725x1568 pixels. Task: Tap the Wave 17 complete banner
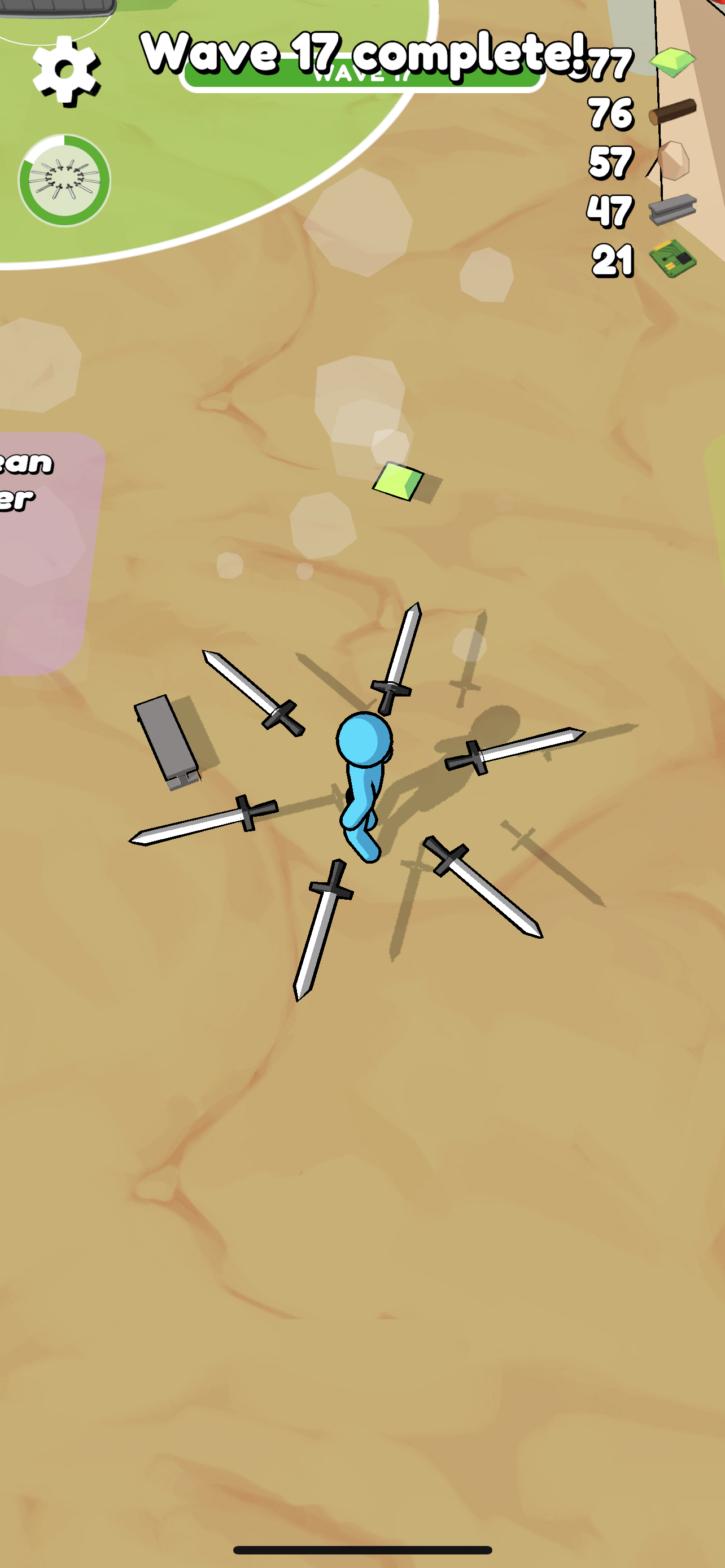363,54
